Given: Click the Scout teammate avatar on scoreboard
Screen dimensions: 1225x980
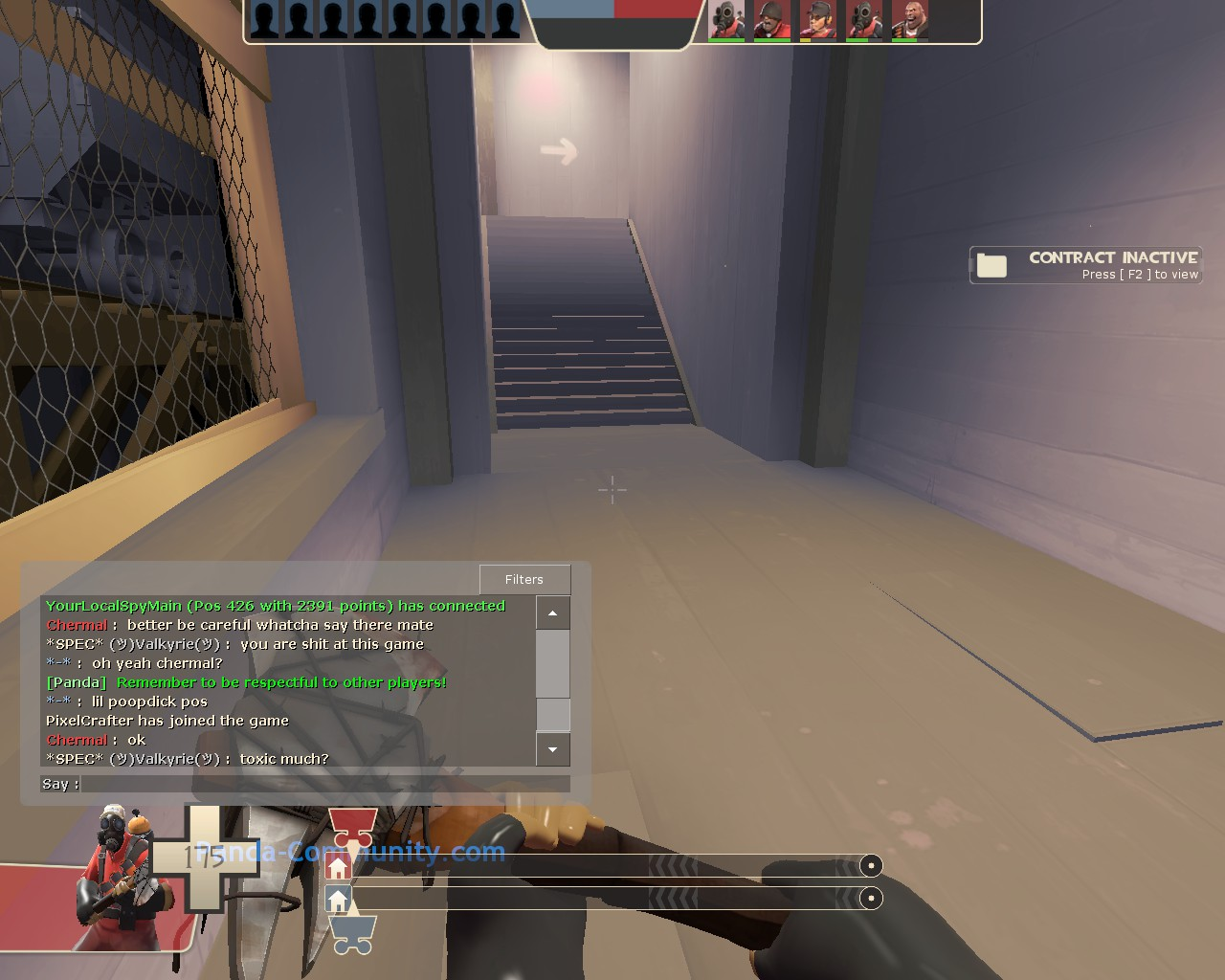Looking at the screenshot, I should coord(818,21).
